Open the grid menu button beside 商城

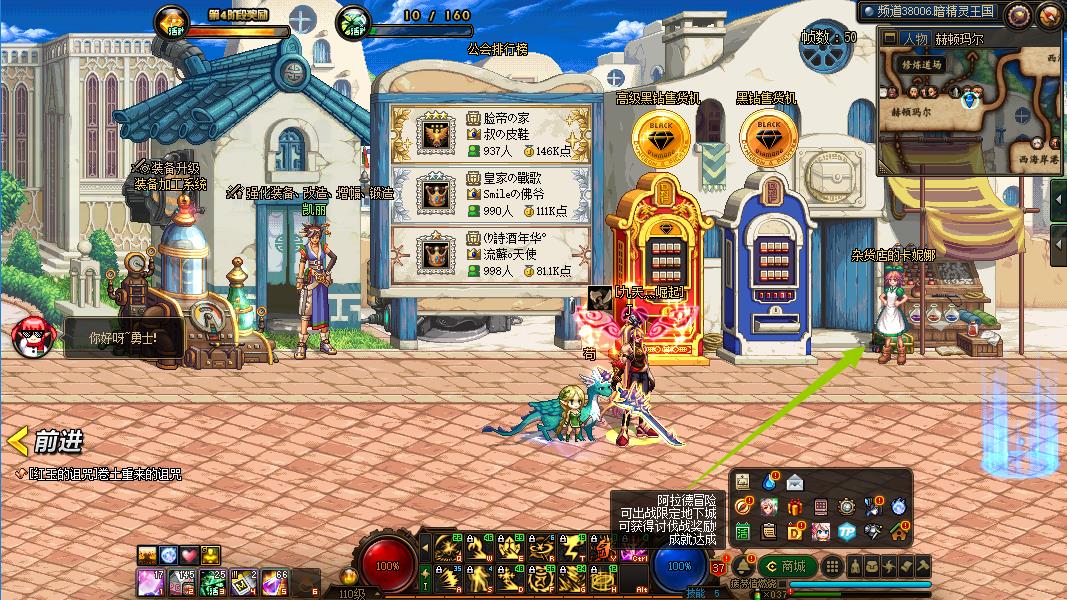pos(832,567)
